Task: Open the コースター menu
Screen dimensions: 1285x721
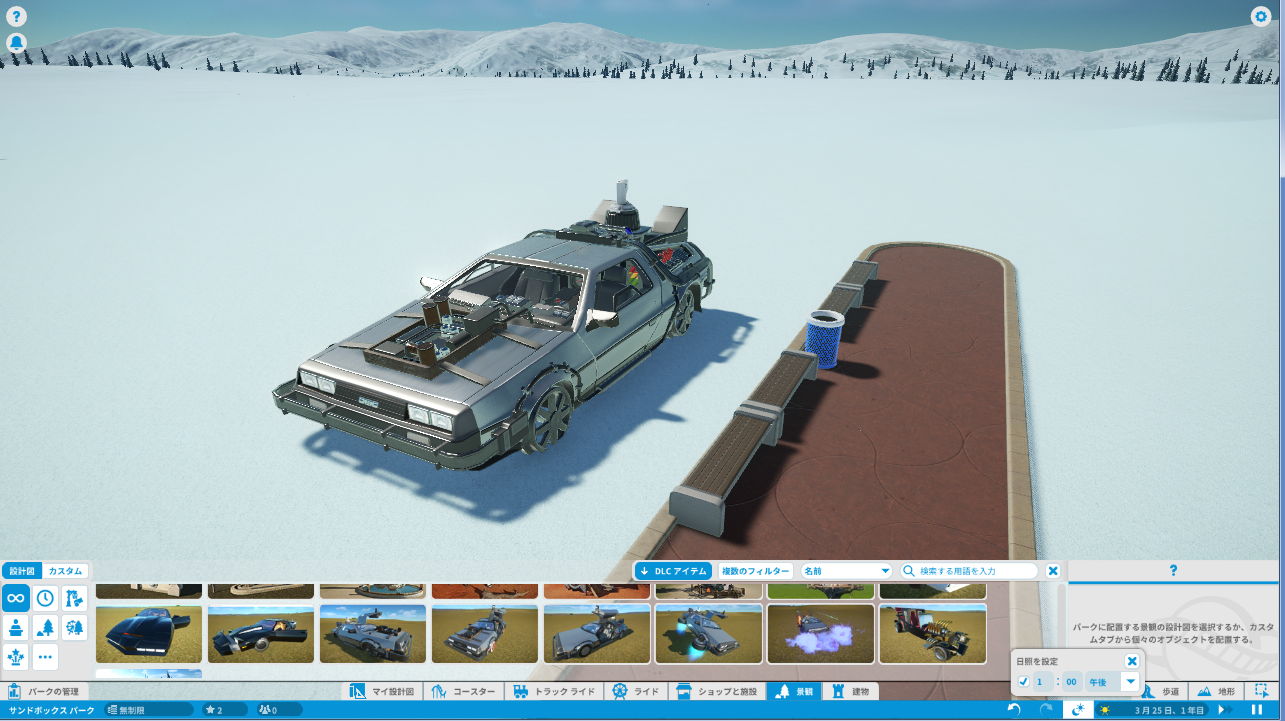Action: (466, 691)
